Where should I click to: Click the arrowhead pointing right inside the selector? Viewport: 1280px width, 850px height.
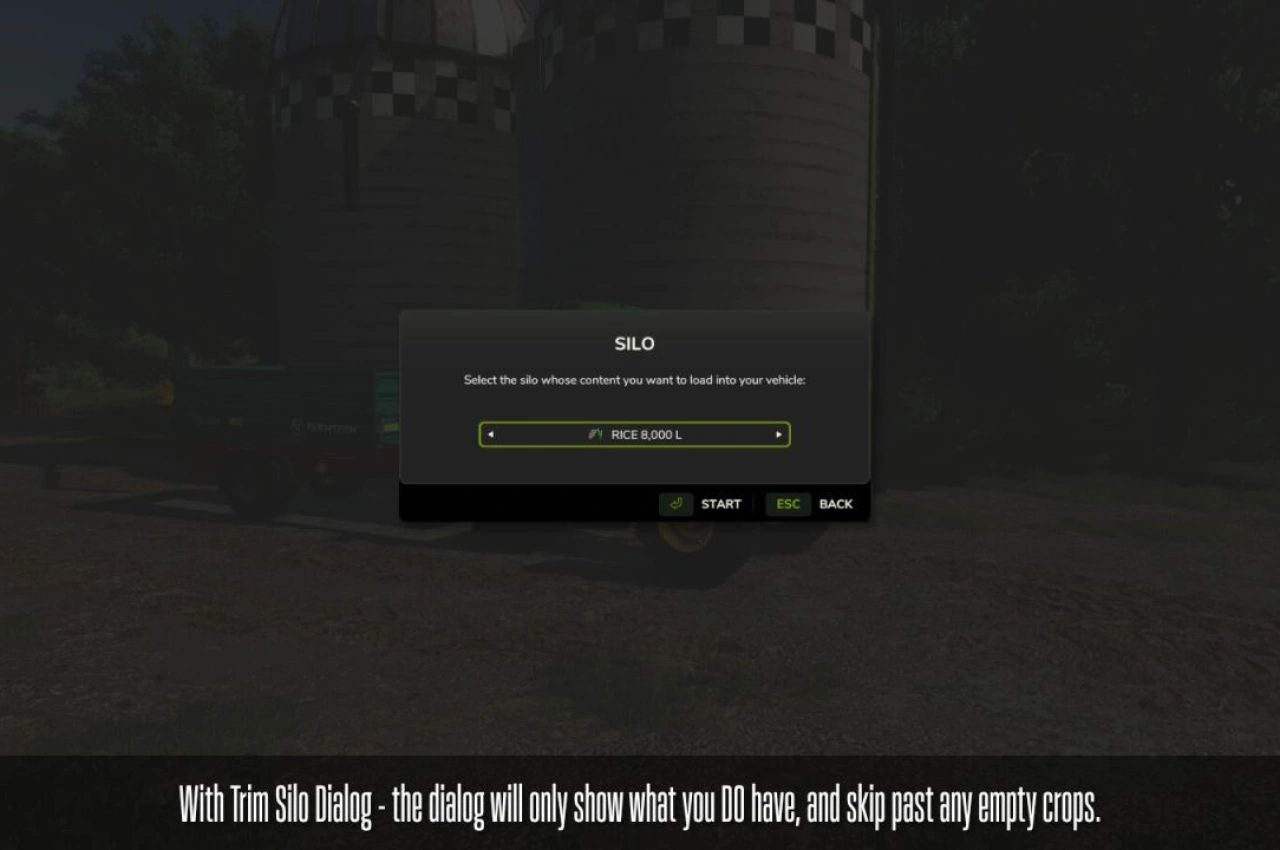(x=778, y=434)
